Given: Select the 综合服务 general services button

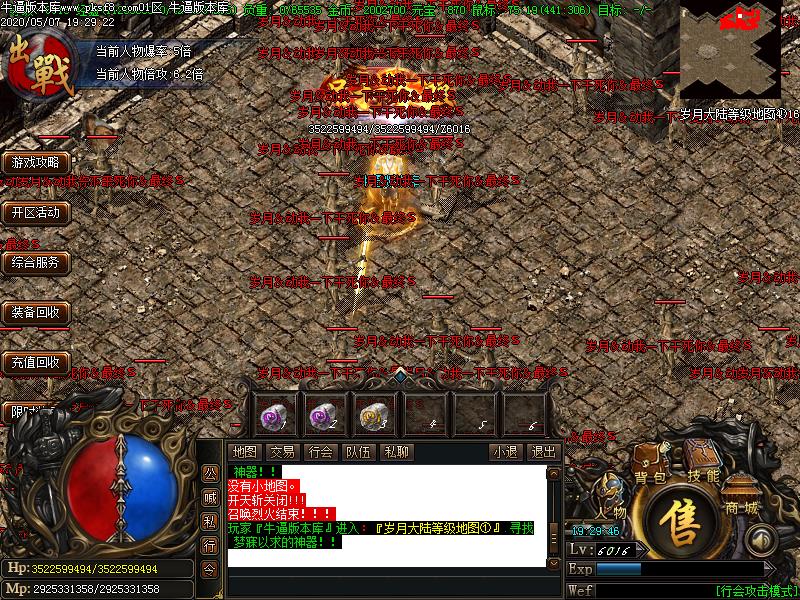Looking at the screenshot, I should (x=35, y=262).
